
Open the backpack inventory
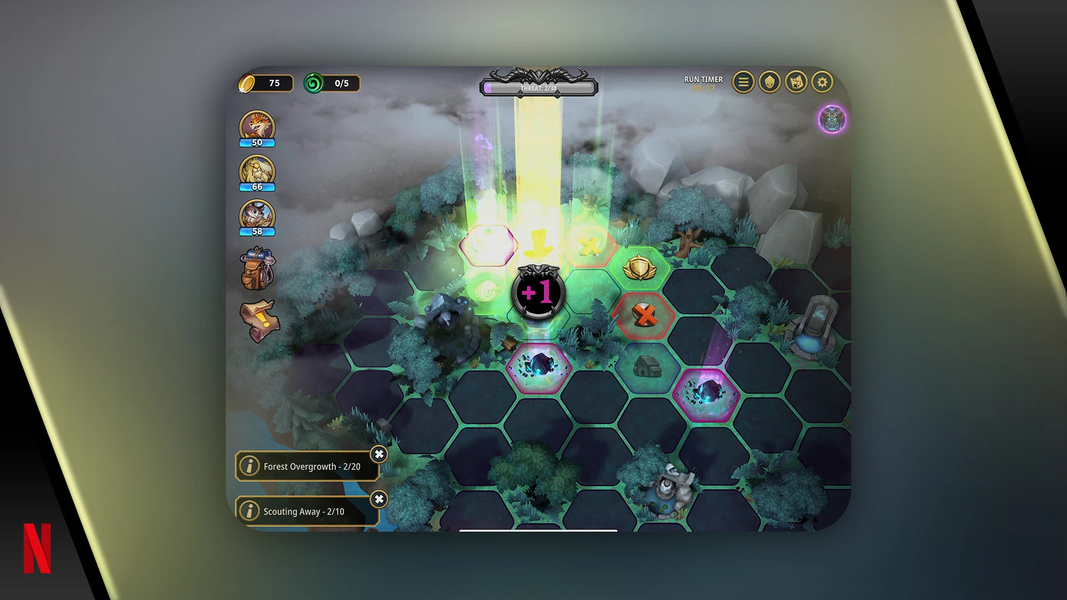(258, 269)
